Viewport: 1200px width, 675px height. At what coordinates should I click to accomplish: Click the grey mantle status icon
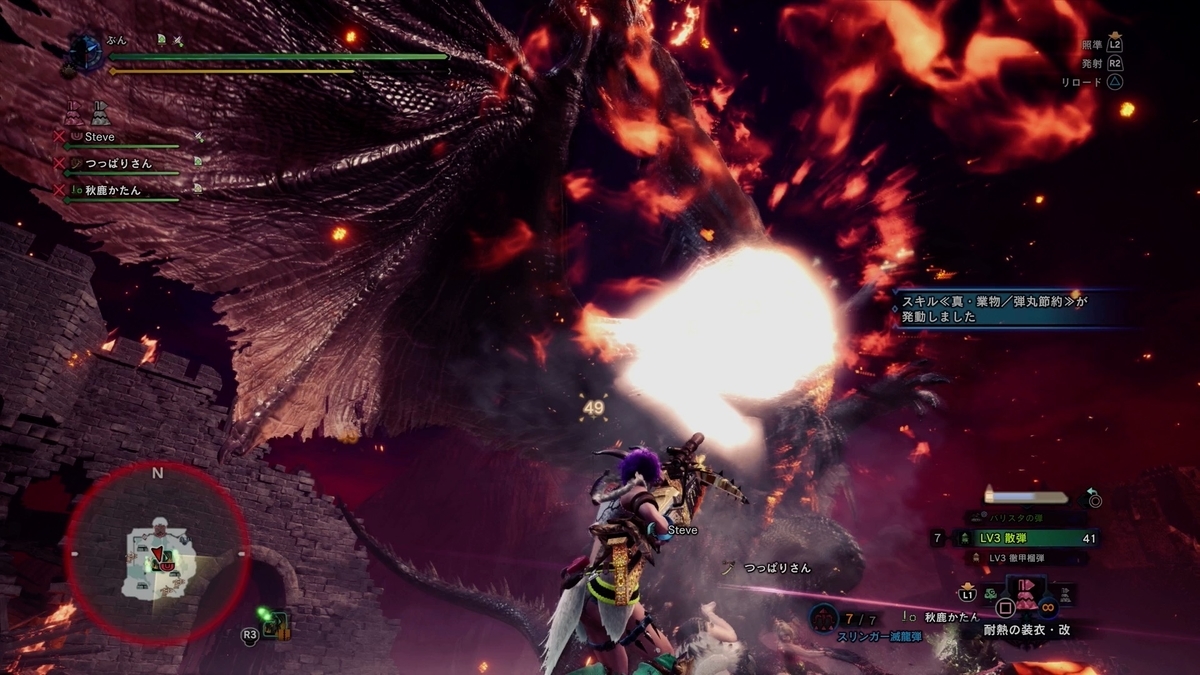click(99, 112)
